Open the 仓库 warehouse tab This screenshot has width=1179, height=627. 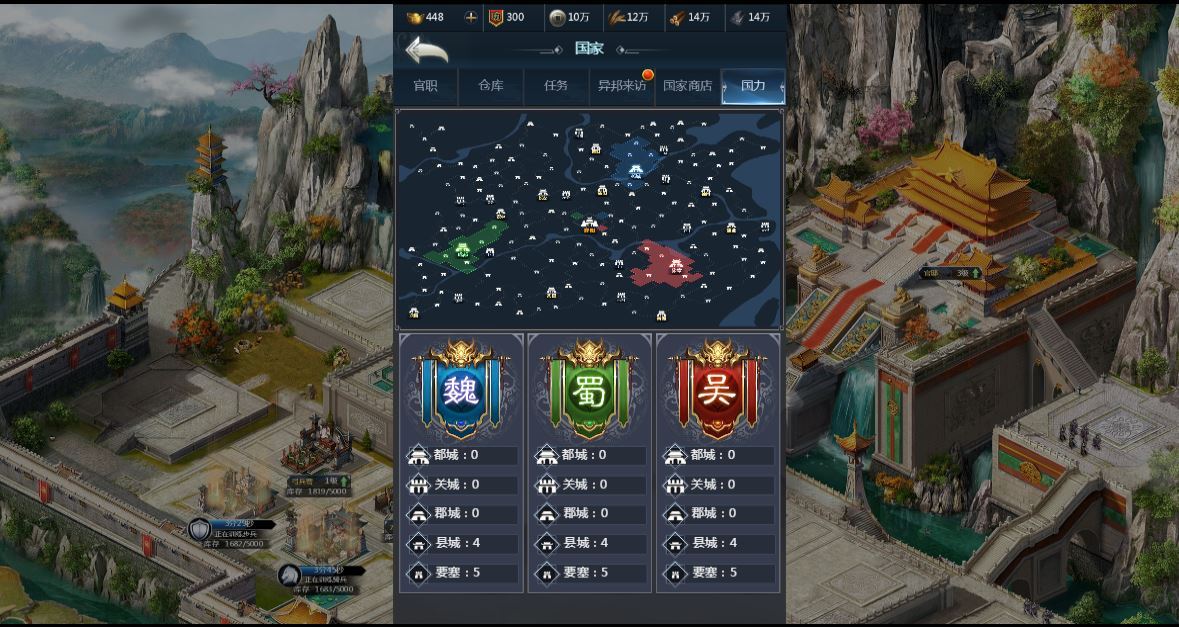pyautogui.click(x=491, y=86)
